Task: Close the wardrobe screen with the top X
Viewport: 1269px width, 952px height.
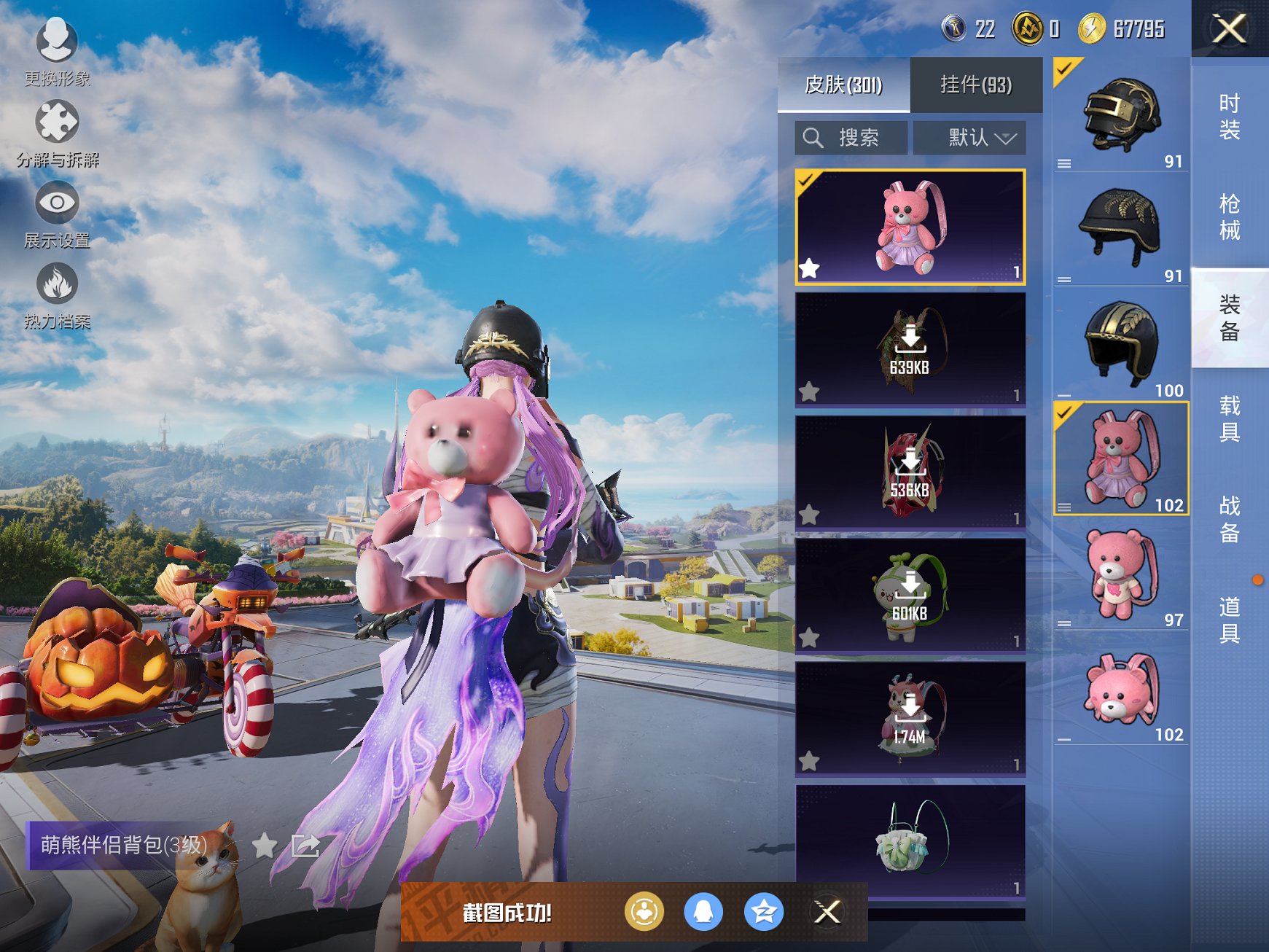Action: (1229, 29)
